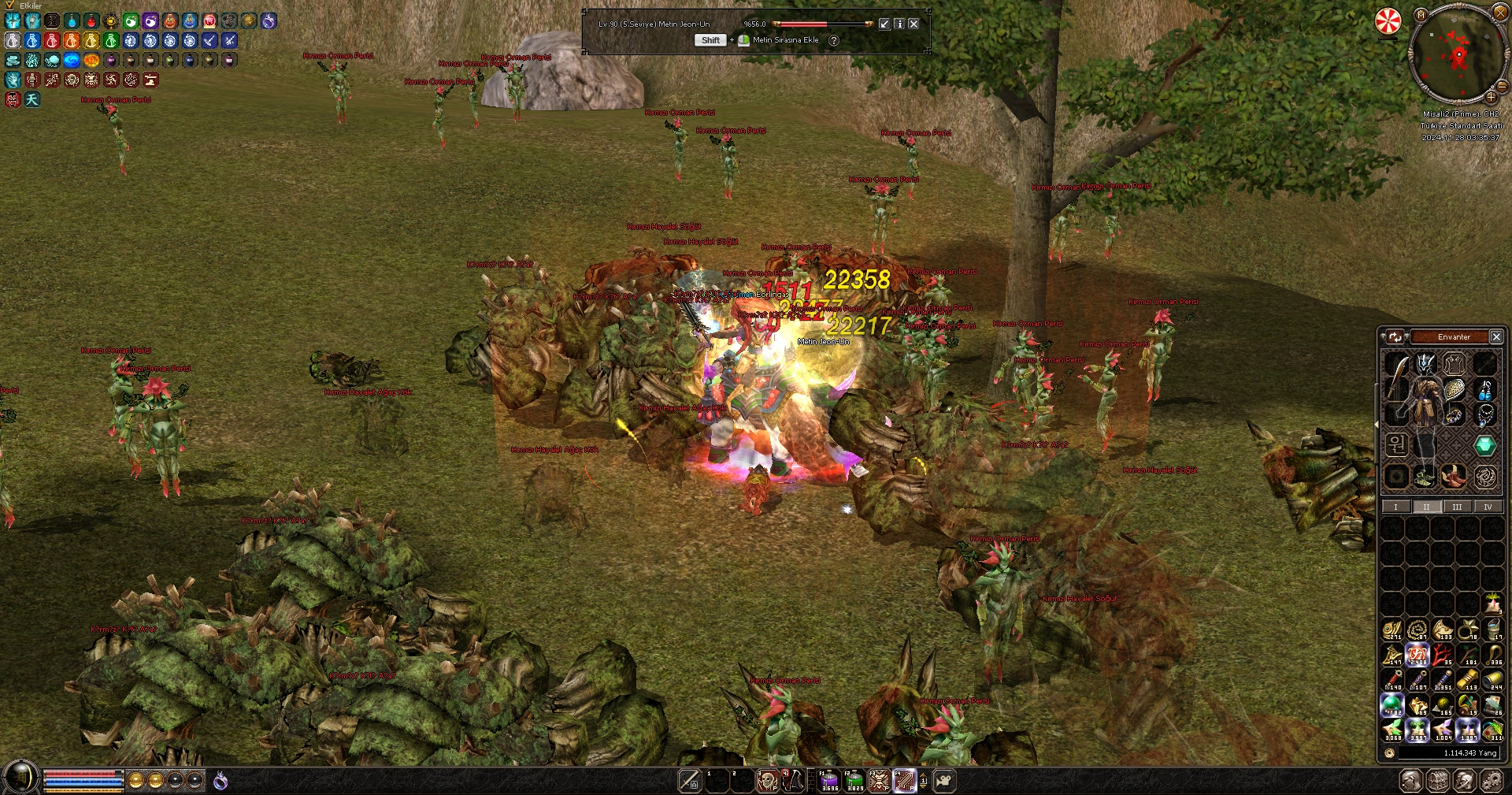The height and width of the screenshot is (795, 1512).
Task: Open inventory page III
Action: (x=1457, y=507)
